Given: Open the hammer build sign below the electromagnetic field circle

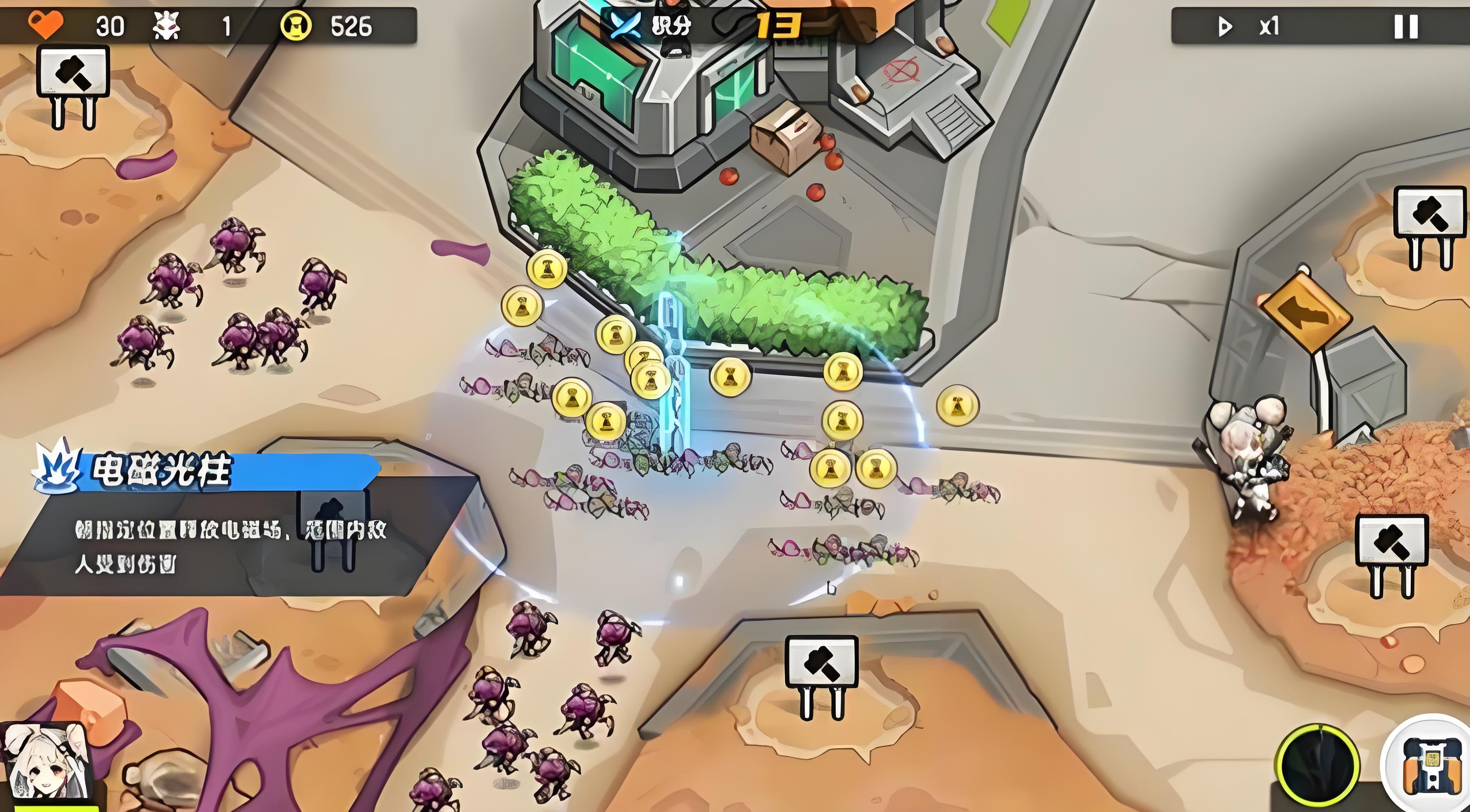Looking at the screenshot, I should click(x=821, y=662).
